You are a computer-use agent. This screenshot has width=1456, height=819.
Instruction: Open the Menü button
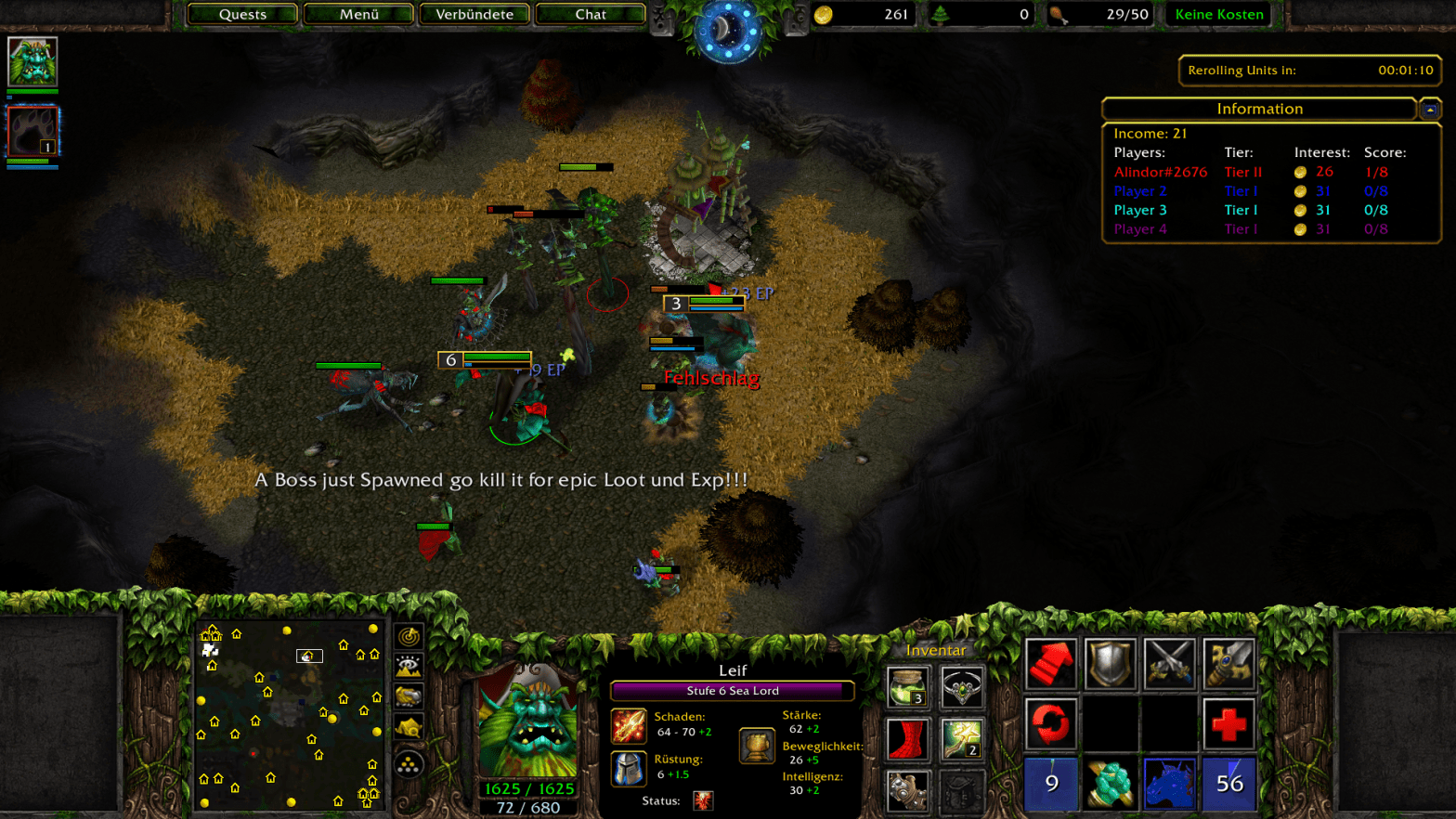[358, 14]
